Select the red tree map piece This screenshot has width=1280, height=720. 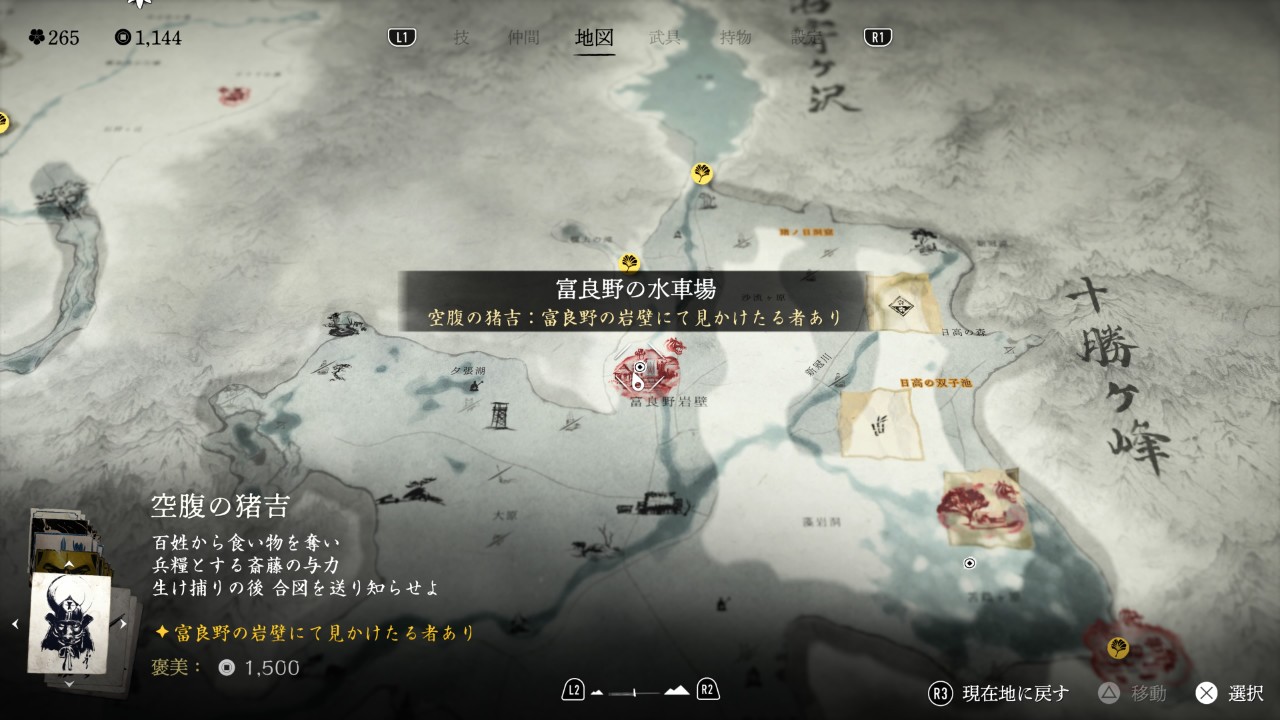986,509
